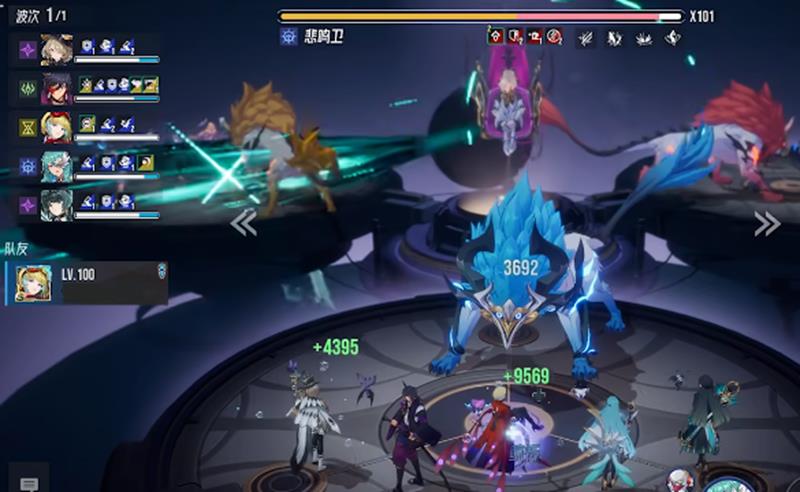The height and width of the screenshot is (492, 800).
Task: Select the dark green-haired party member portrait
Action: click(x=56, y=205)
